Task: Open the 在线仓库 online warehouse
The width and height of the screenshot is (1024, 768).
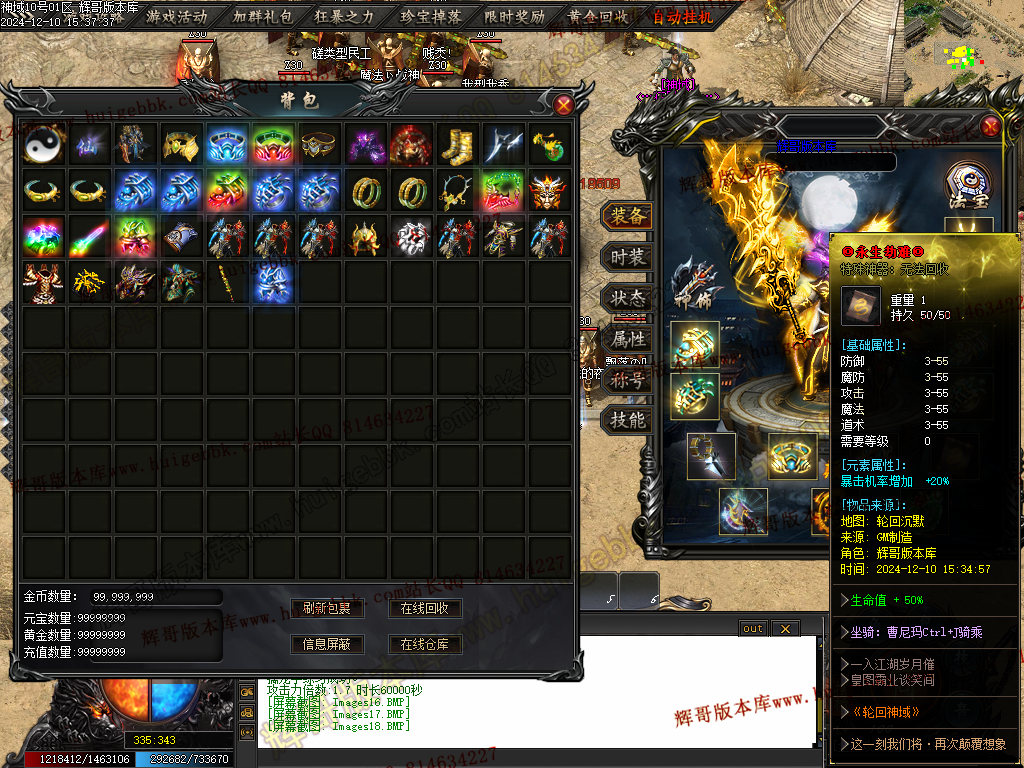Action: click(424, 644)
